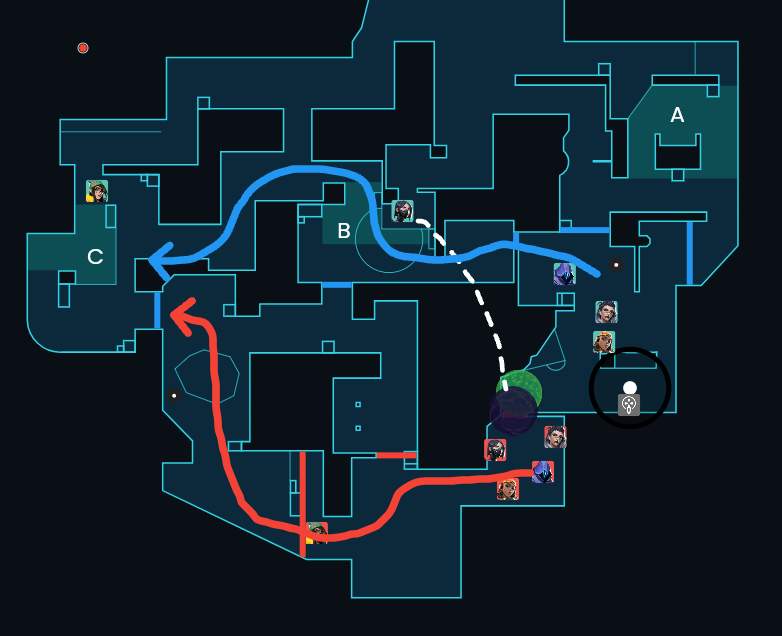Click the red dot marker outside the map
The image size is (782, 636).
coord(83,48)
